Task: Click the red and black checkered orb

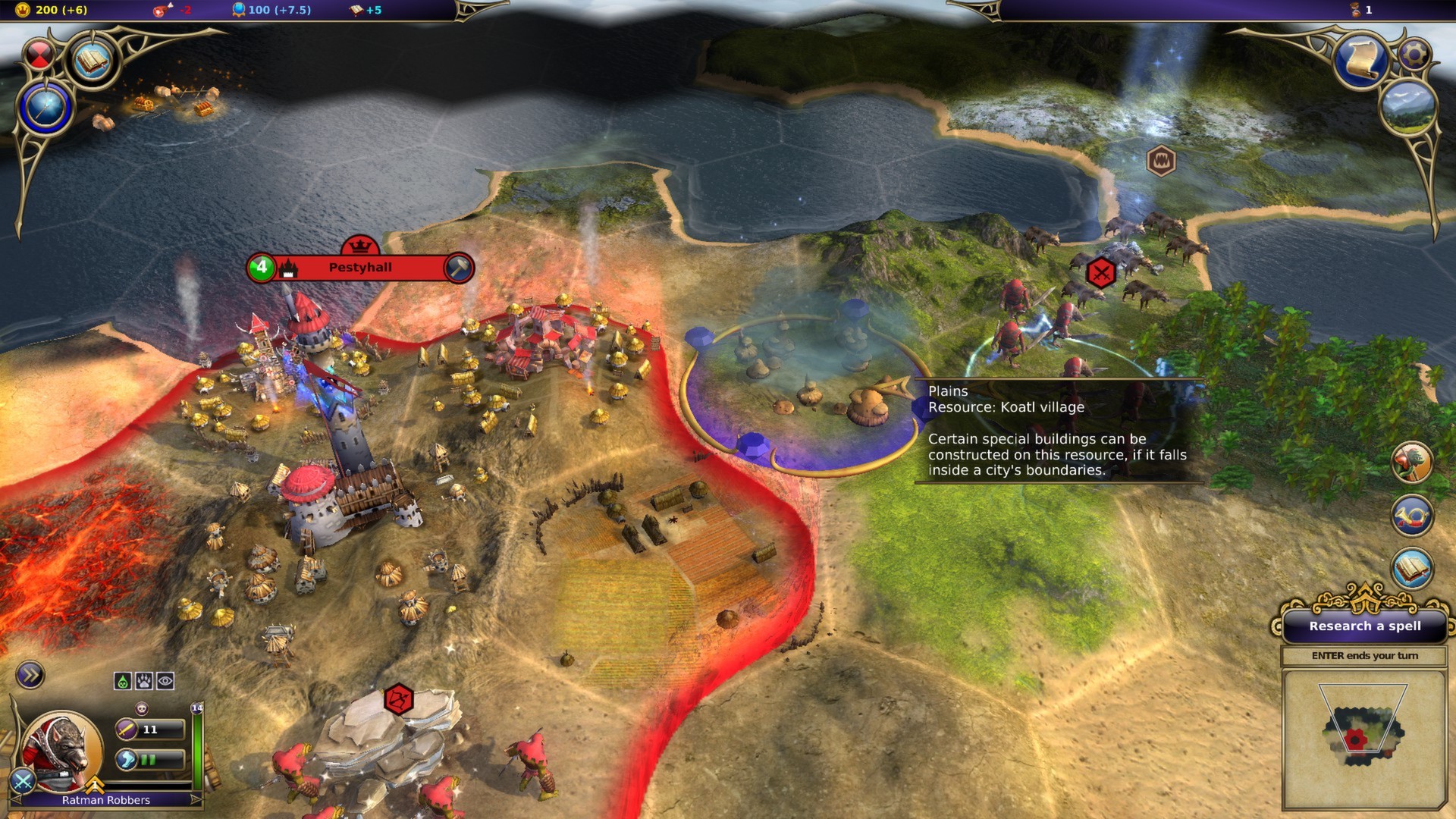Action: coord(39,55)
